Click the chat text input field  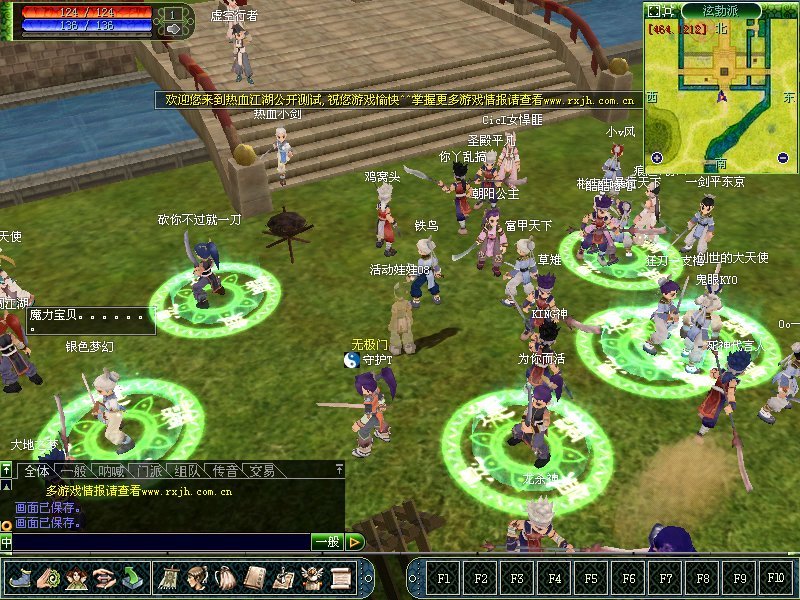(160, 542)
